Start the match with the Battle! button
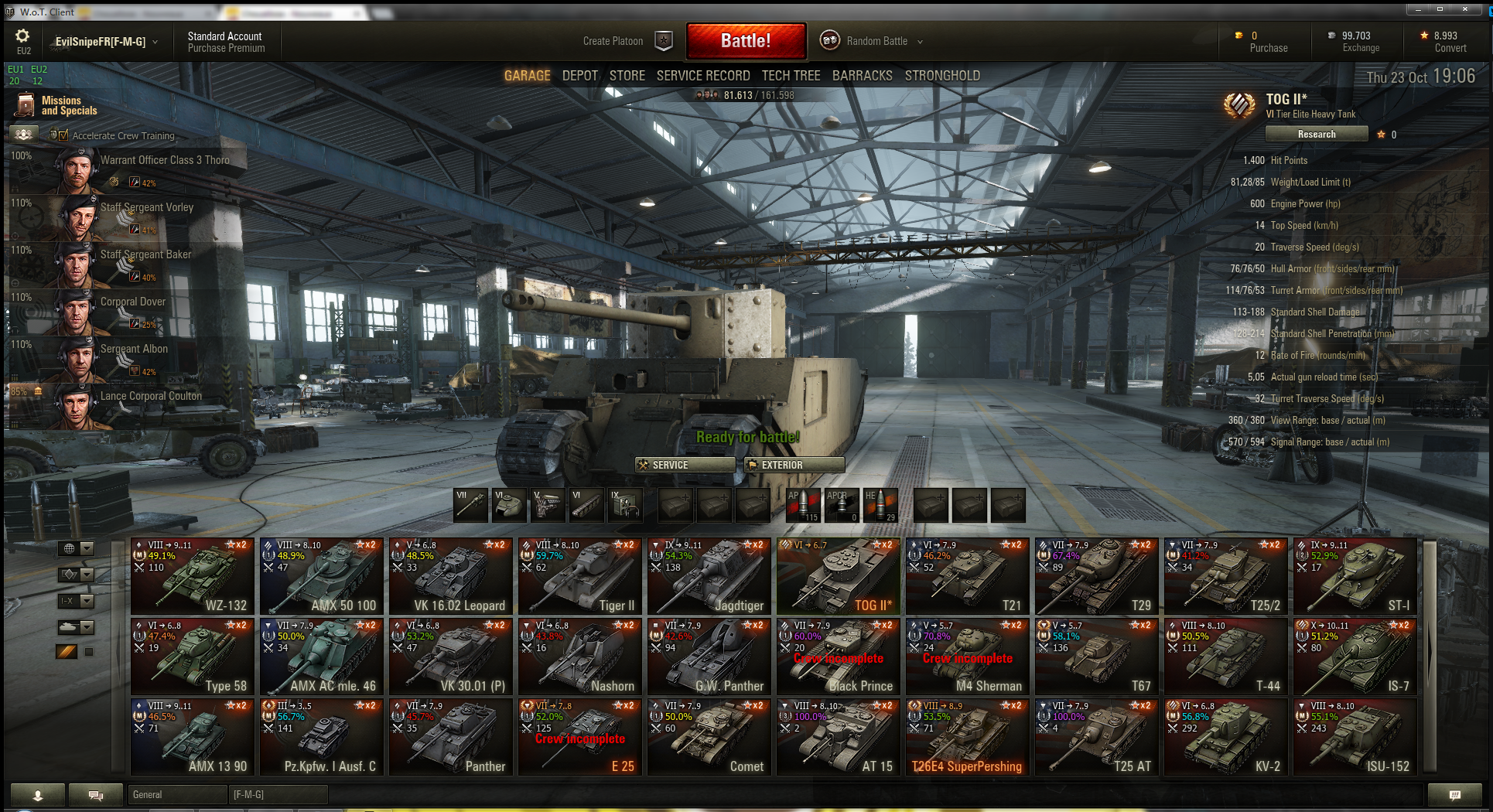The height and width of the screenshot is (812, 1493). [746, 41]
